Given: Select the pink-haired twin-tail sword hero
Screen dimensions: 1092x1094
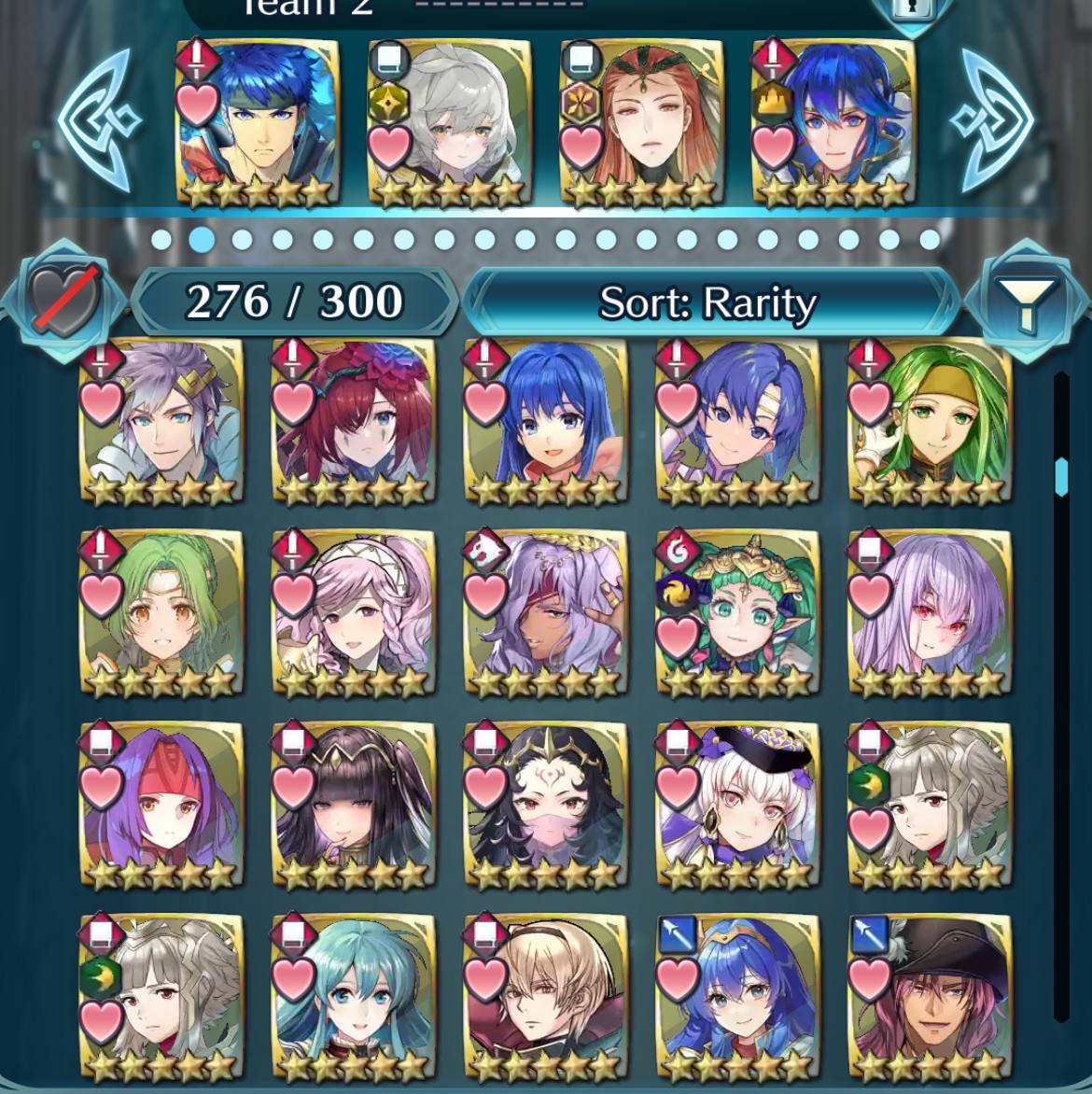Looking at the screenshot, I should tap(353, 614).
